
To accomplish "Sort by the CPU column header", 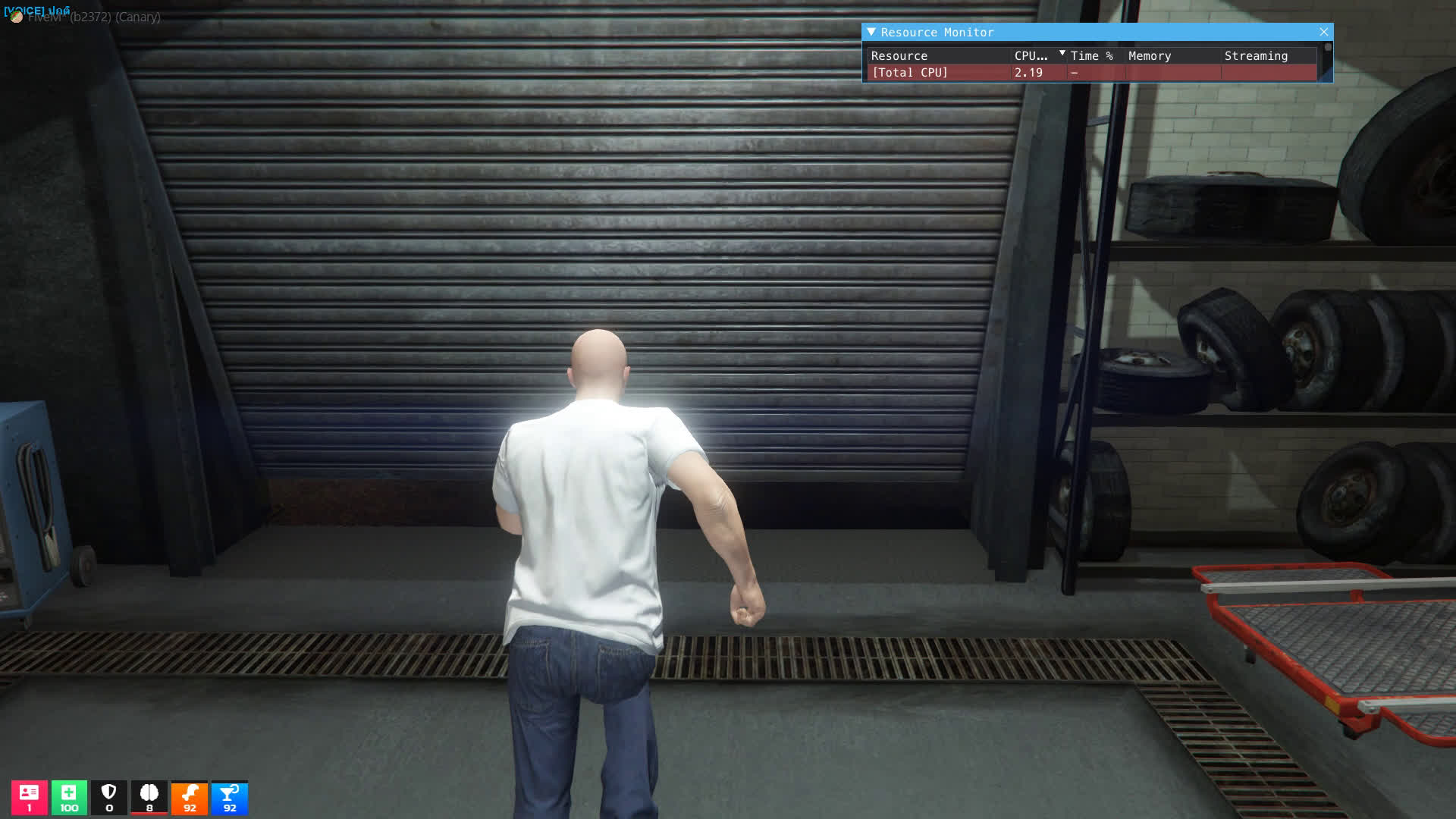I will click(1031, 56).
